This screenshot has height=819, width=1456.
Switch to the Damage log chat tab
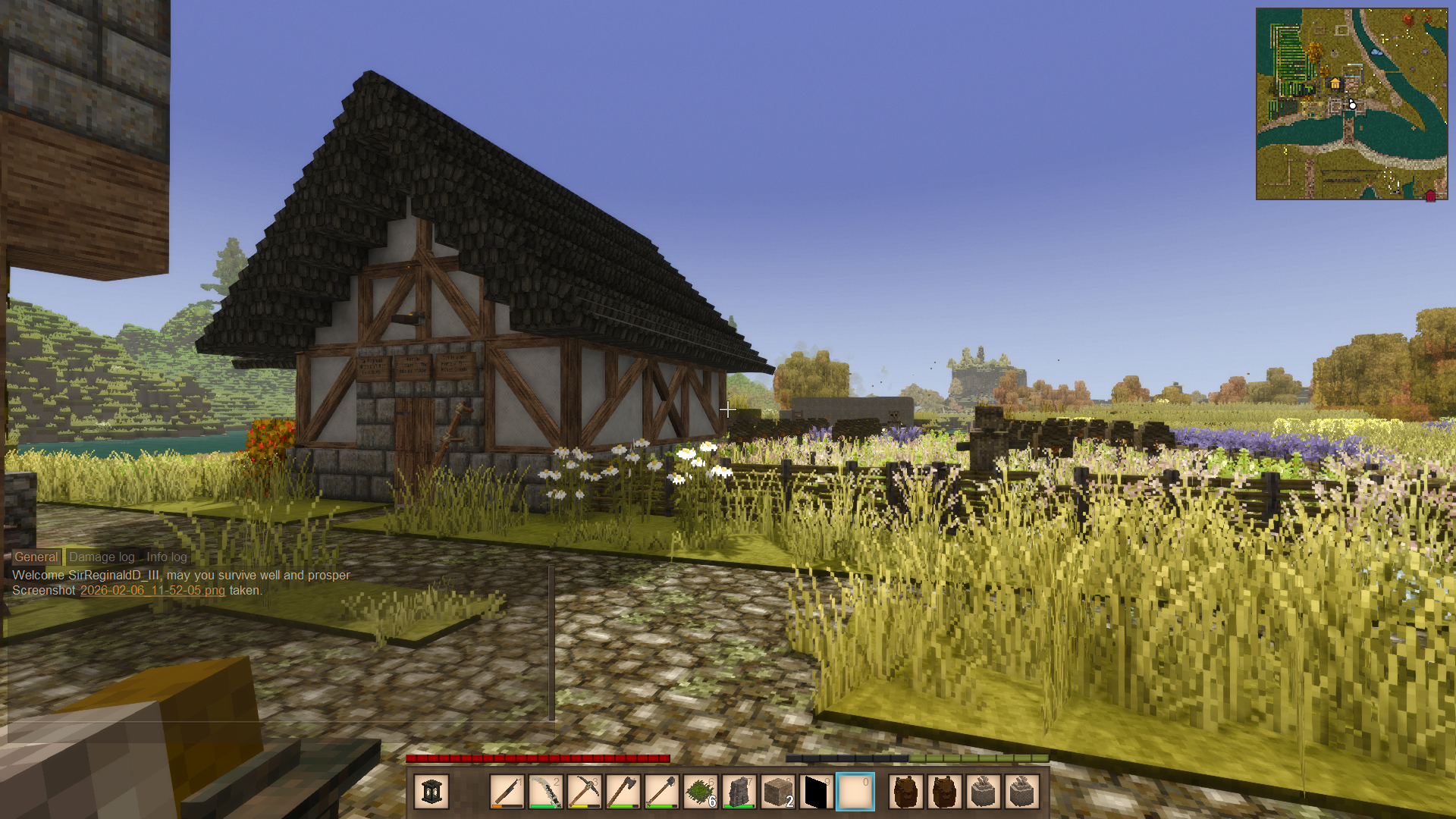pos(102,557)
